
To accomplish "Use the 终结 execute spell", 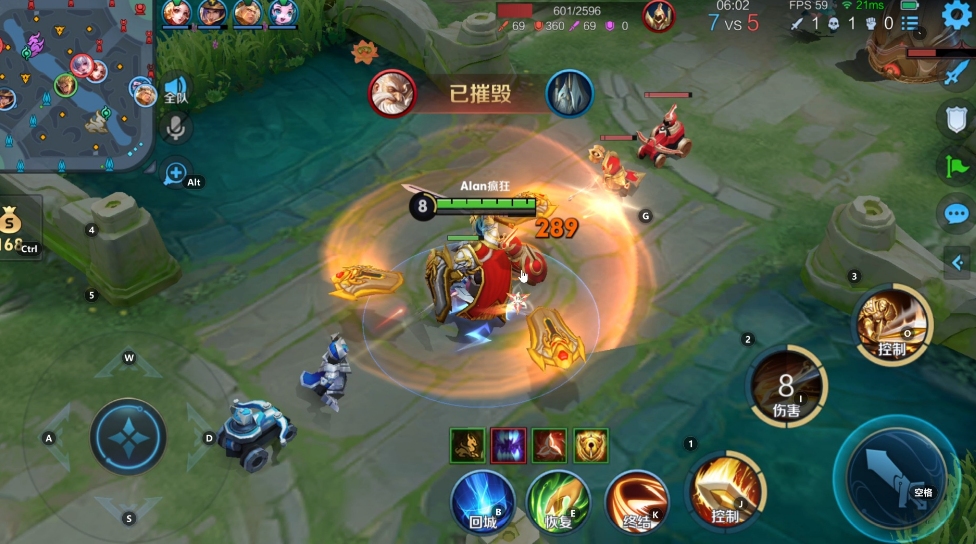I will pos(636,501).
